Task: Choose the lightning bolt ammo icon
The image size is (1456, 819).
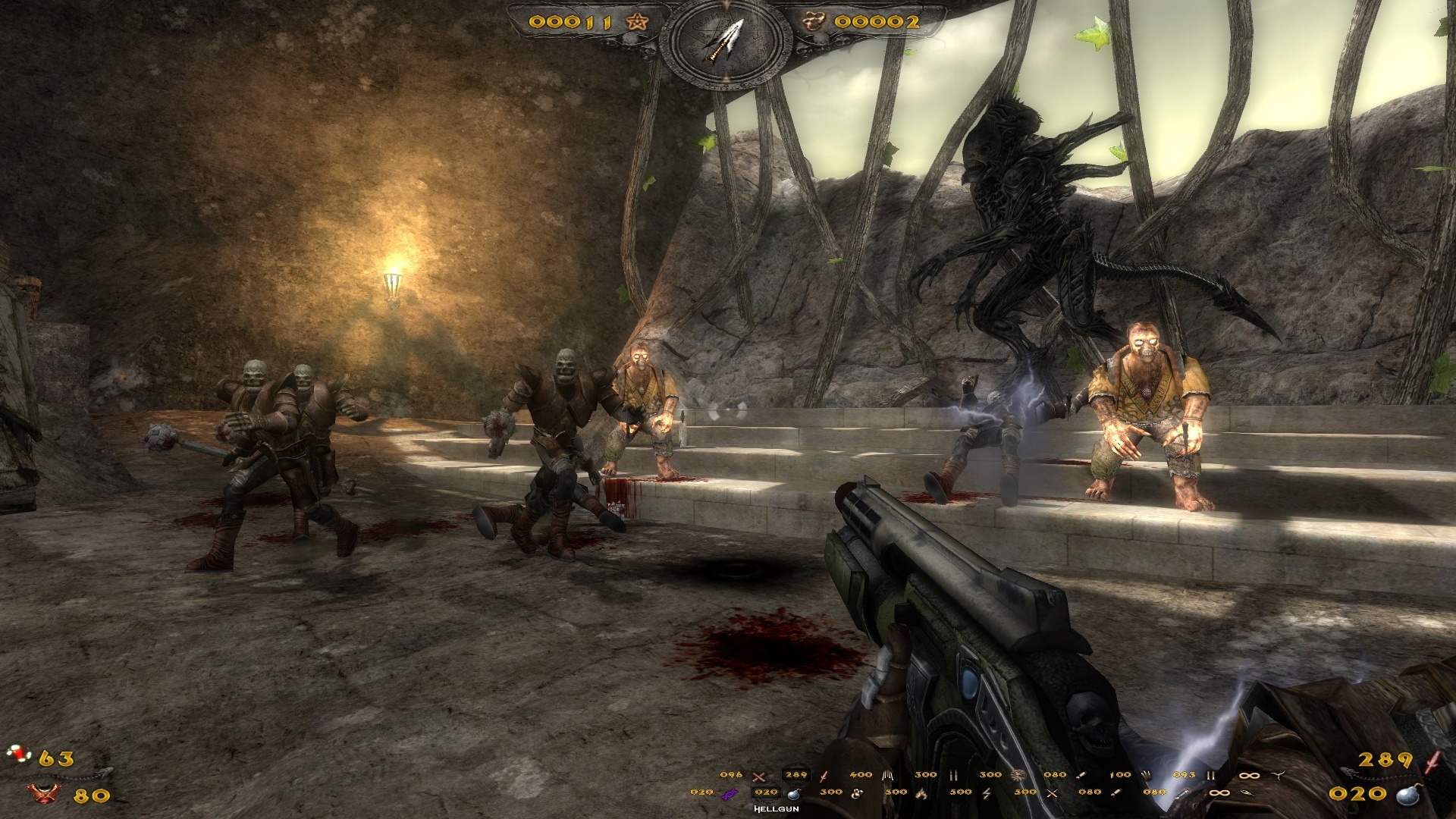Action: (987, 793)
